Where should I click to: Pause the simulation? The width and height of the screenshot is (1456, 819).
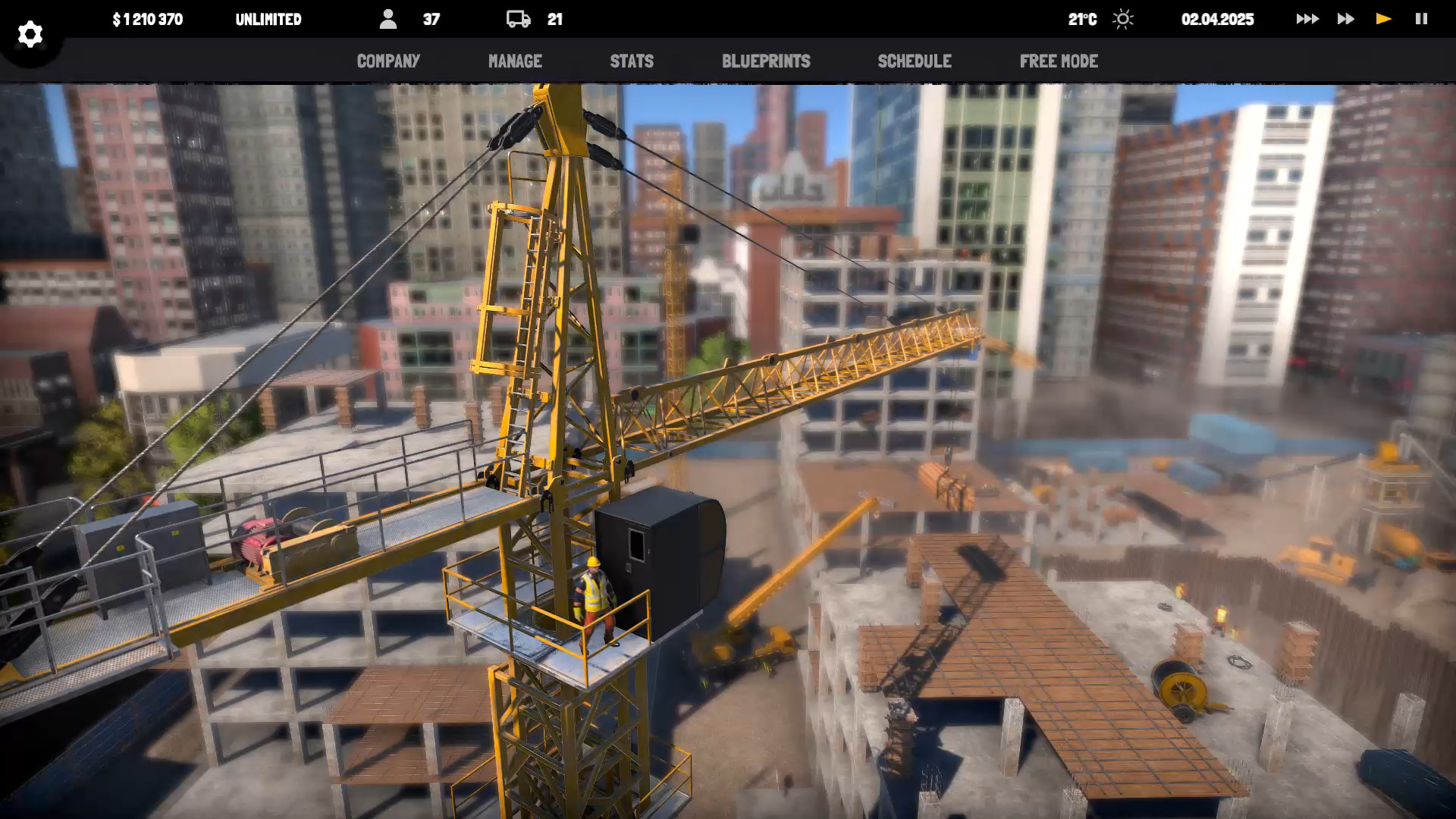[x=1420, y=19]
